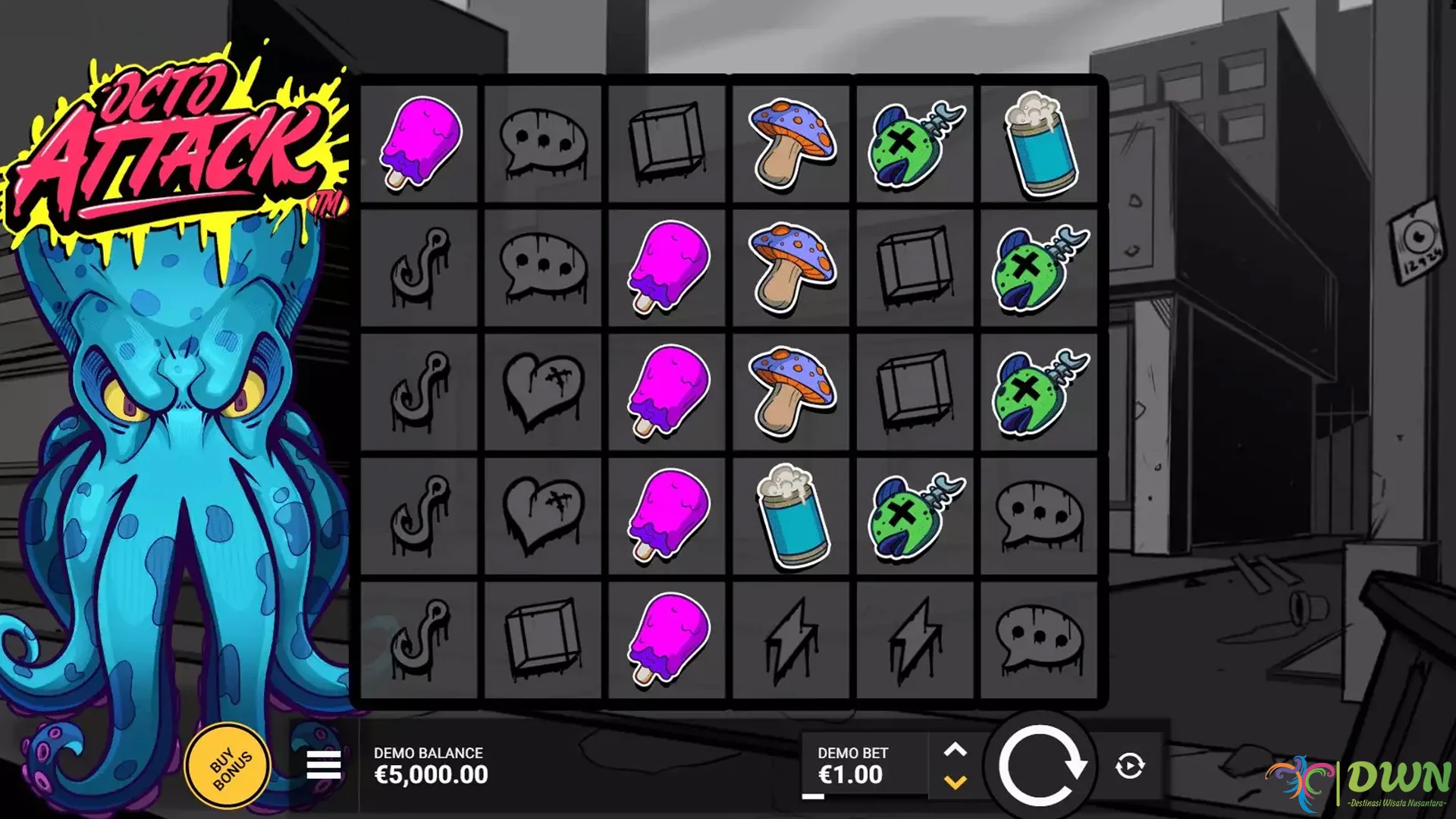Screen dimensions: 1456x819
Task: Open the Buy Bonus feature
Action: [x=228, y=766]
